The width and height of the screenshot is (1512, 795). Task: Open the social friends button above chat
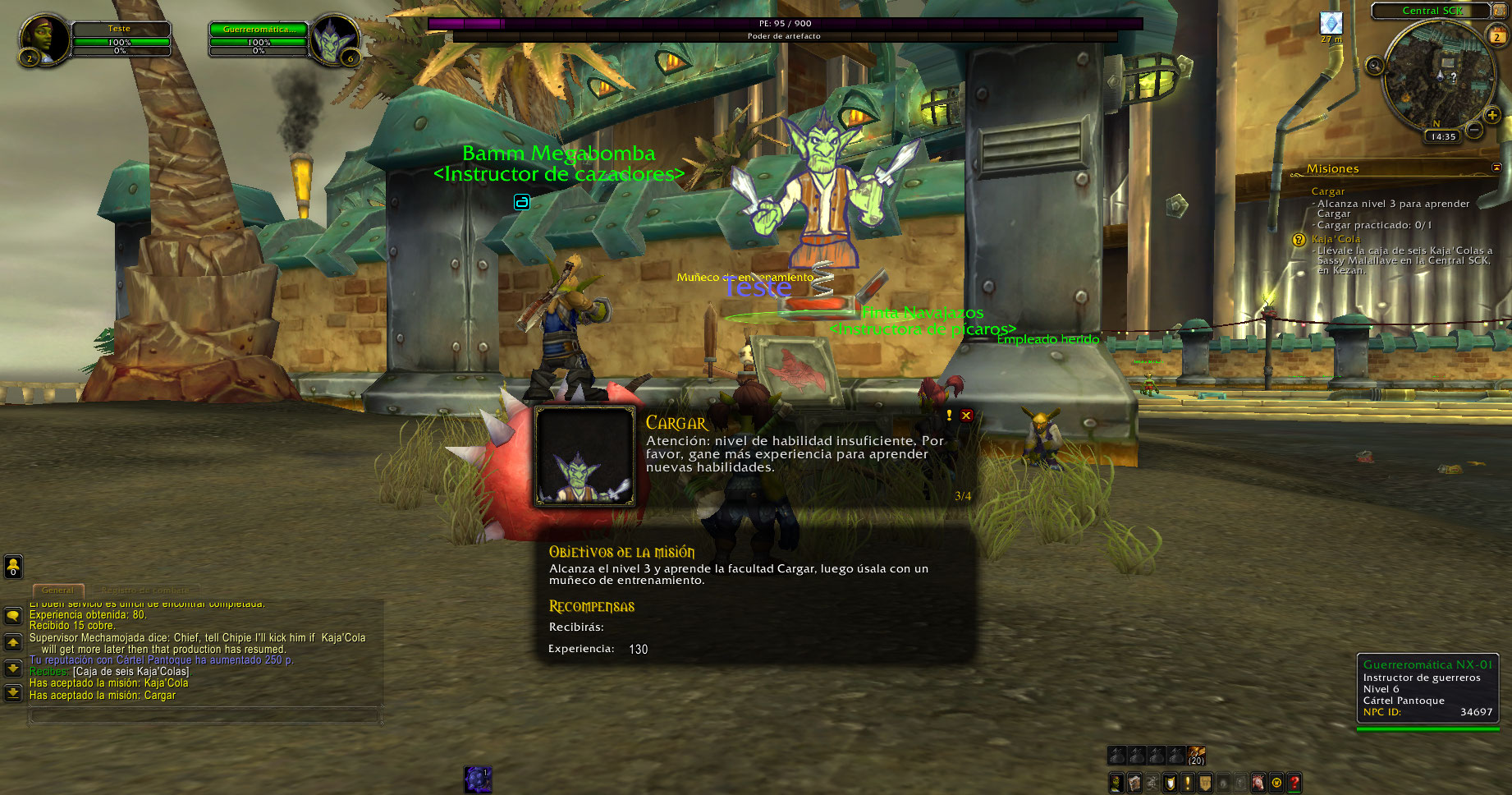tap(13, 566)
